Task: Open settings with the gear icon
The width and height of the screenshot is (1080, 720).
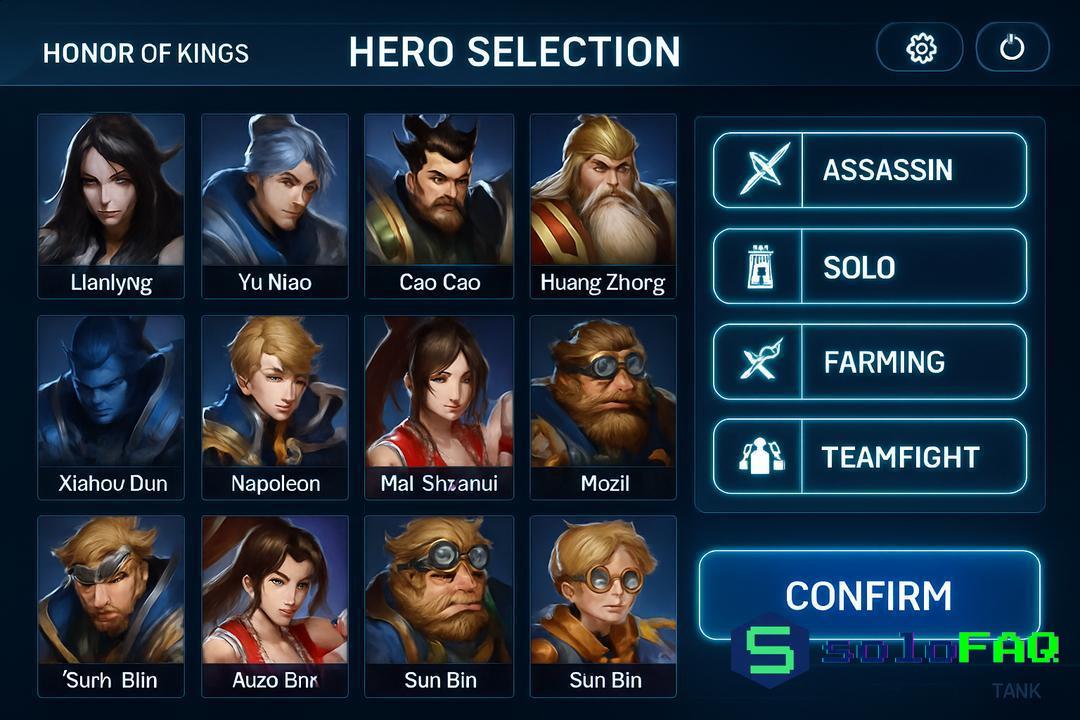Action: click(920, 48)
